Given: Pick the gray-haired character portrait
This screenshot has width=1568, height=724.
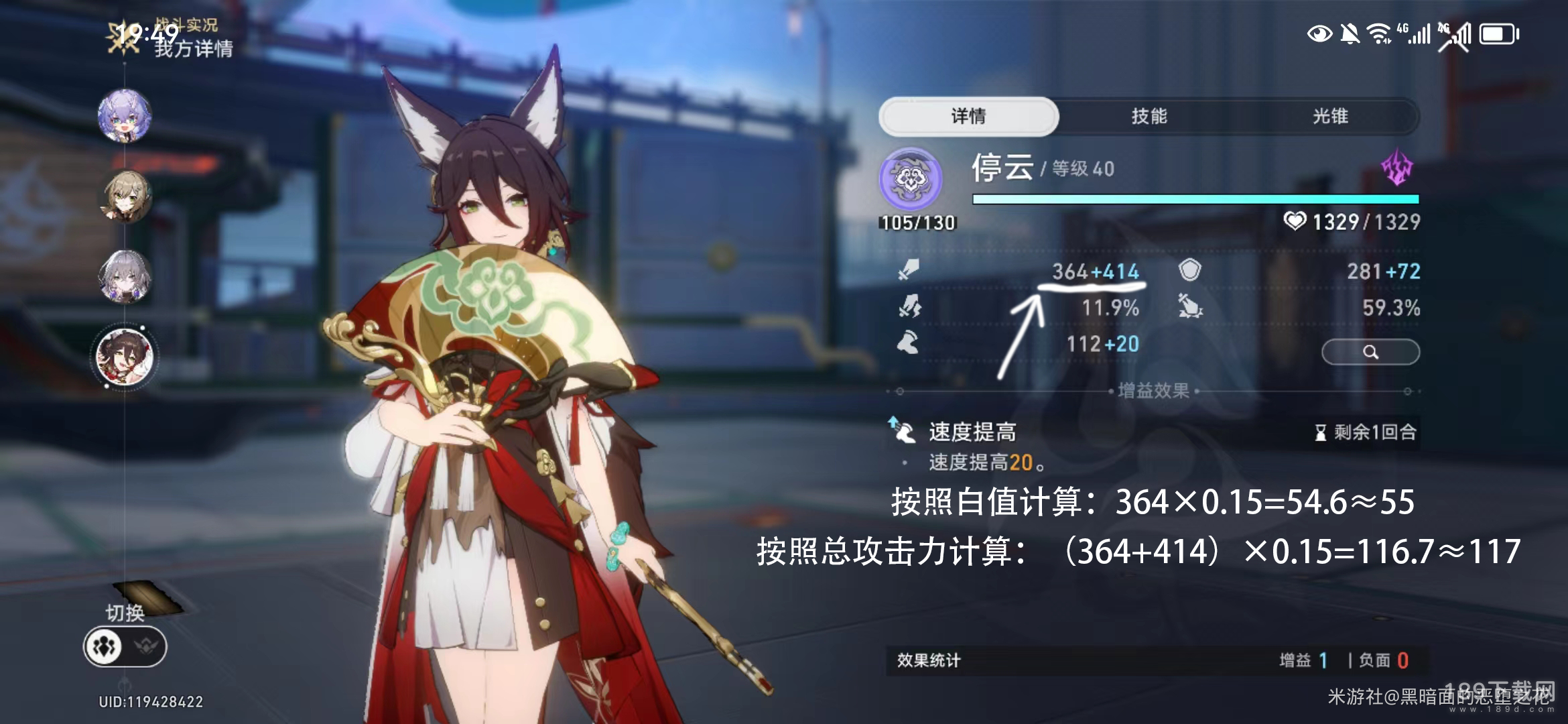Looking at the screenshot, I should pos(125,276).
